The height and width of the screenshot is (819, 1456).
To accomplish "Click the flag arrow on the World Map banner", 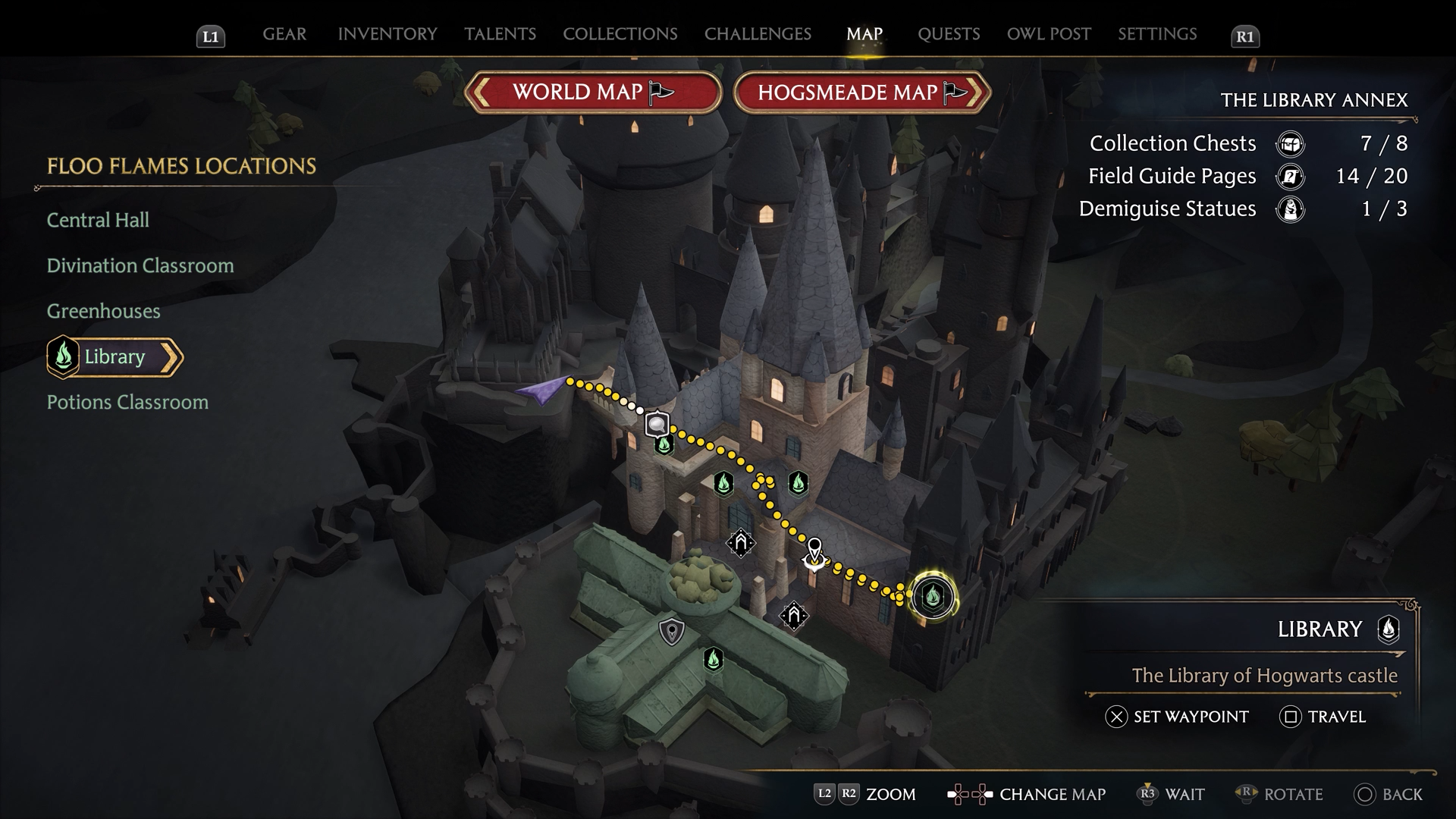I will [x=659, y=93].
